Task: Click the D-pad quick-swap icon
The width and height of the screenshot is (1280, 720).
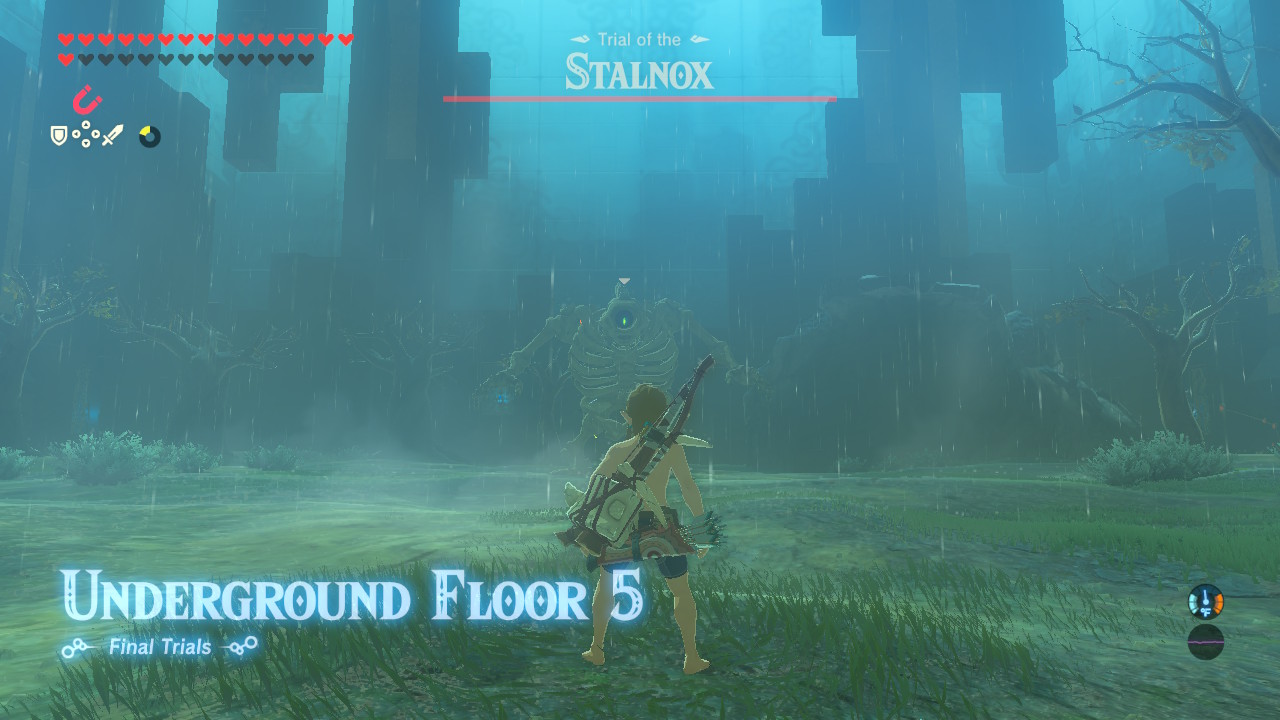Action: point(85,134)
